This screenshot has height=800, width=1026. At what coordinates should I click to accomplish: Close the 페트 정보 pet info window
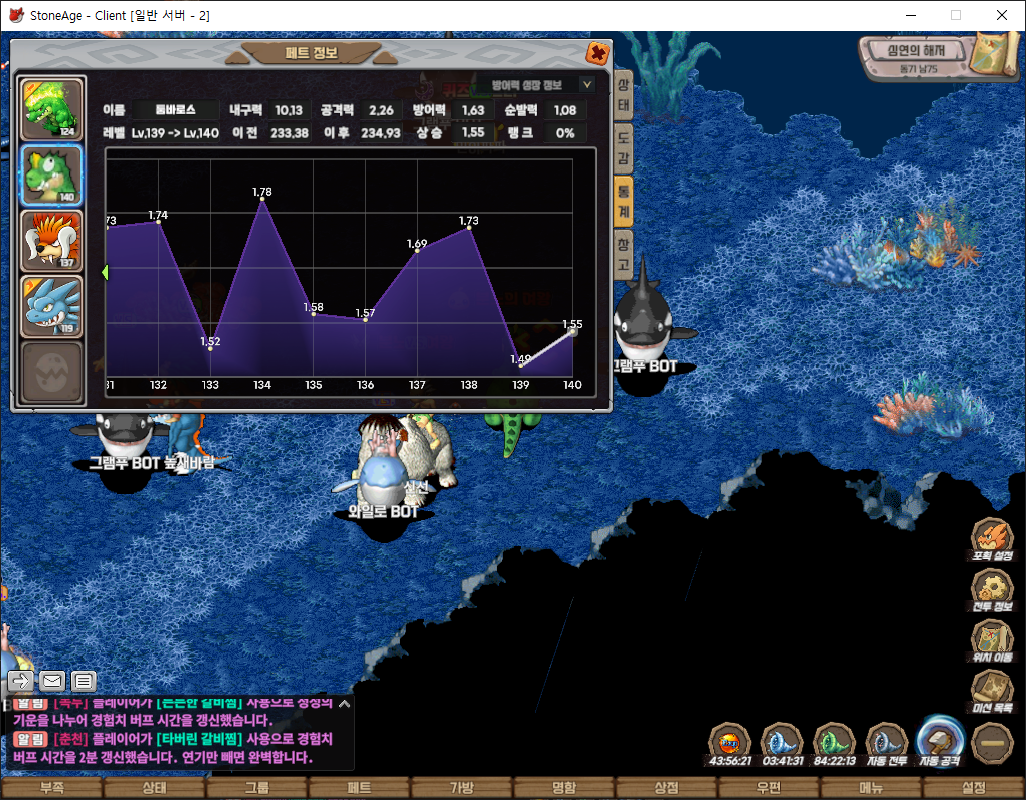597,54
